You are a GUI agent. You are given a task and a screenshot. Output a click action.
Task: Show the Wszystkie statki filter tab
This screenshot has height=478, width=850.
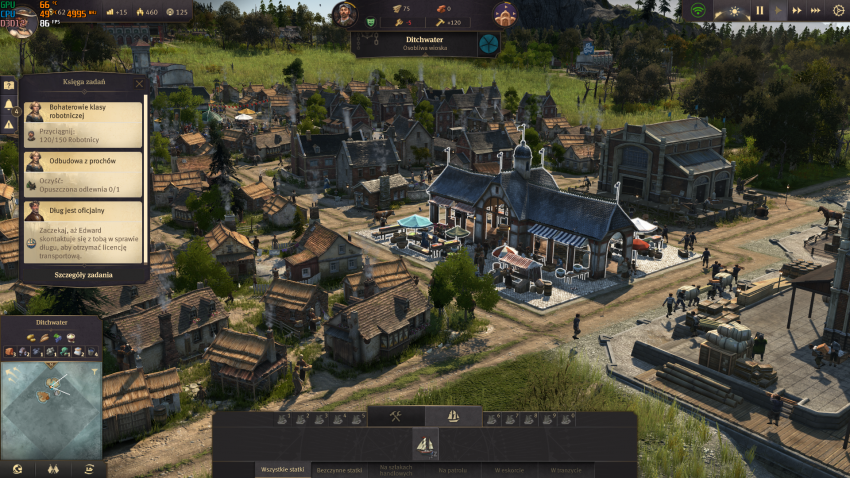[284, 469]
